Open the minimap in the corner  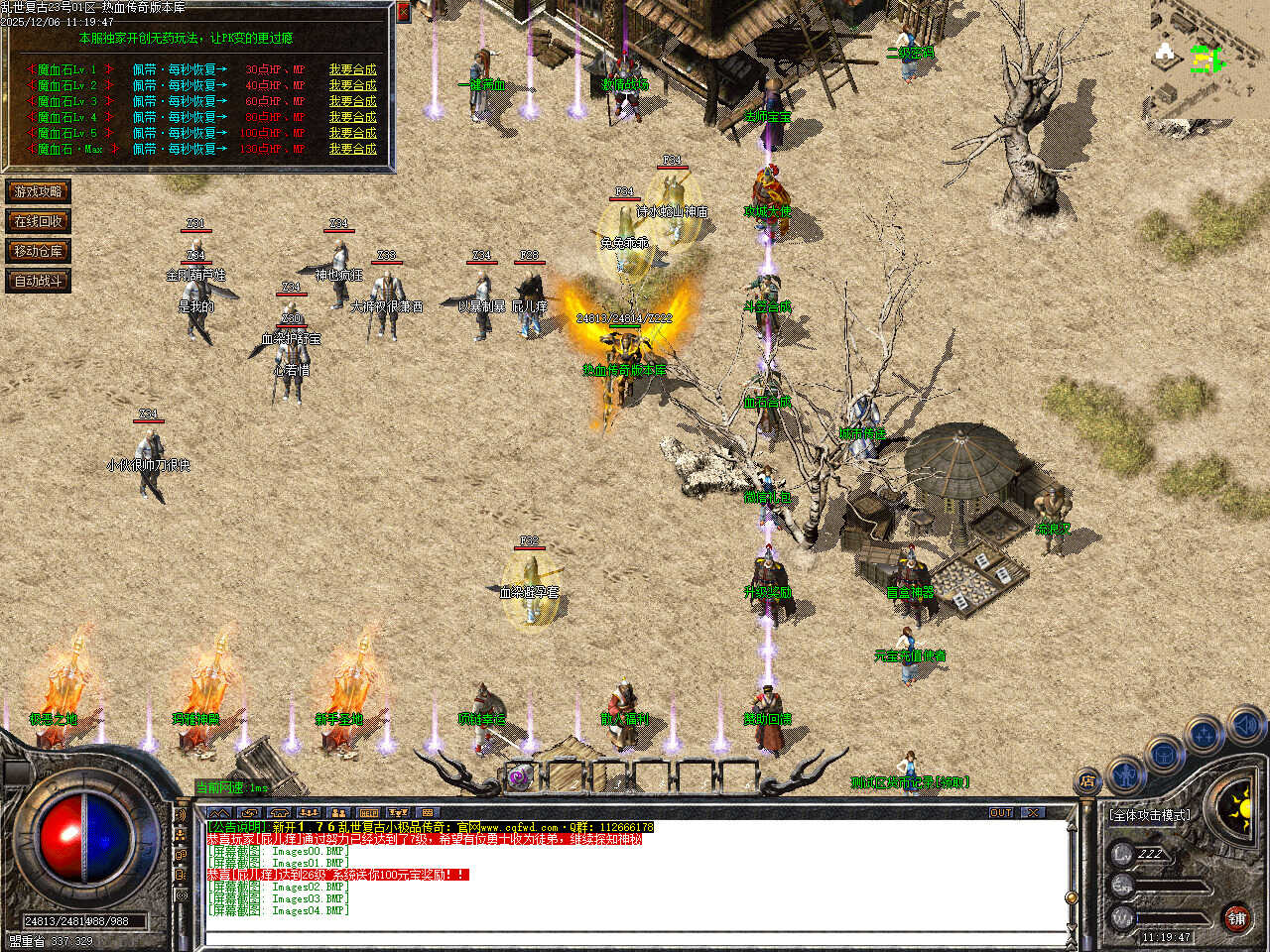(x=1209, y=59)
